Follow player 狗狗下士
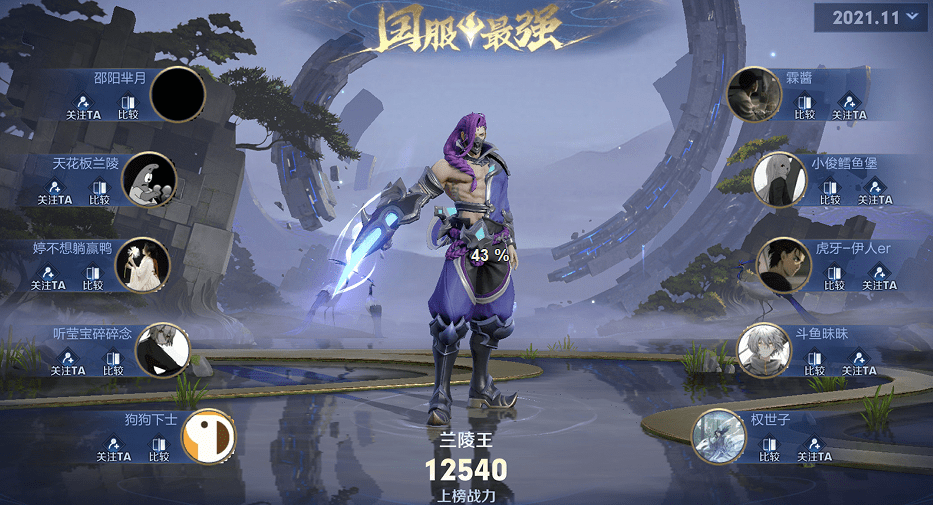Viewport: 933px width, 505px height. tap(114, 449)
